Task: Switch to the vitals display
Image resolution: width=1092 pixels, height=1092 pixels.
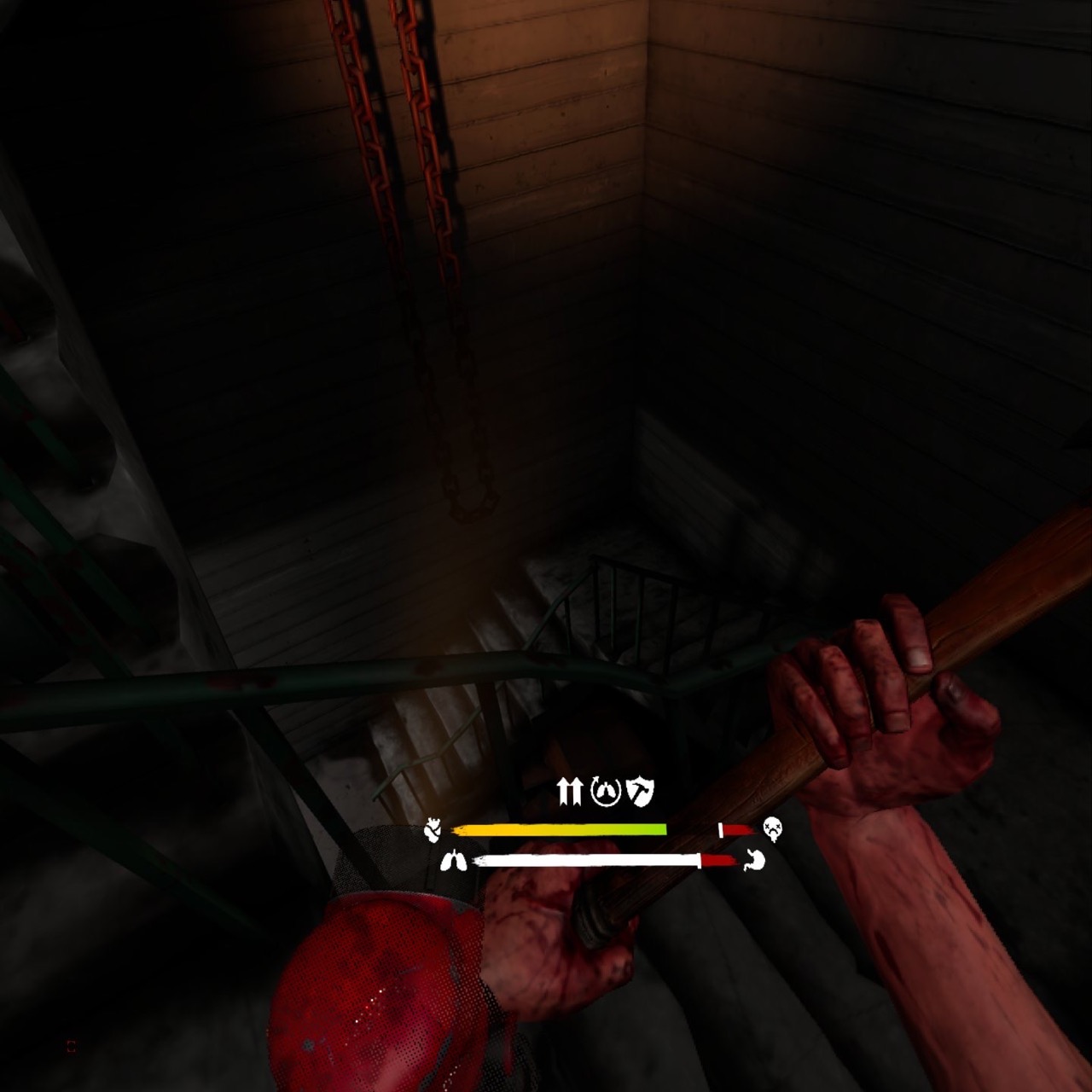Action: click(x=597, y=845)
